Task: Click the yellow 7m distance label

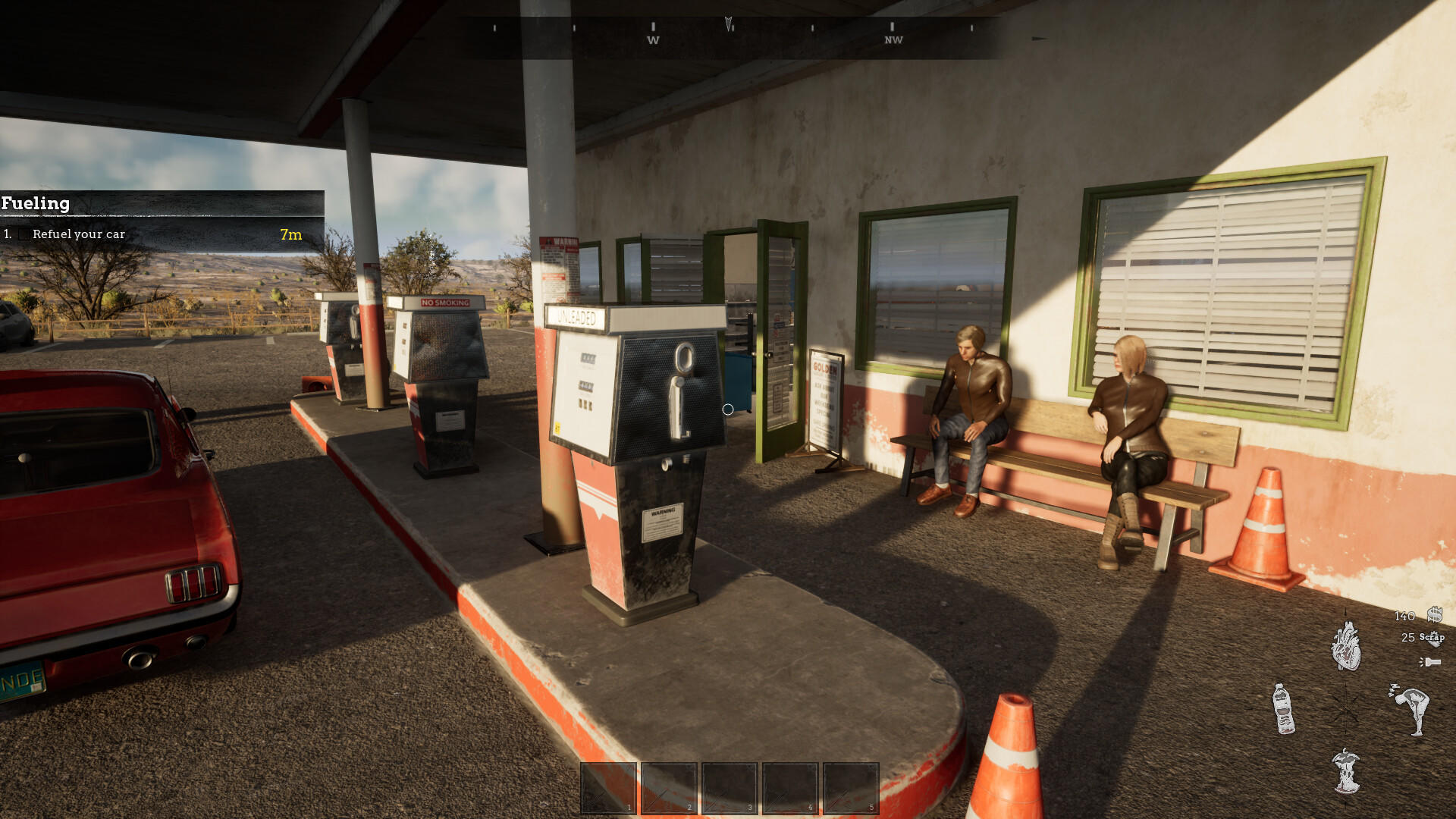Action: coord(290,234)
